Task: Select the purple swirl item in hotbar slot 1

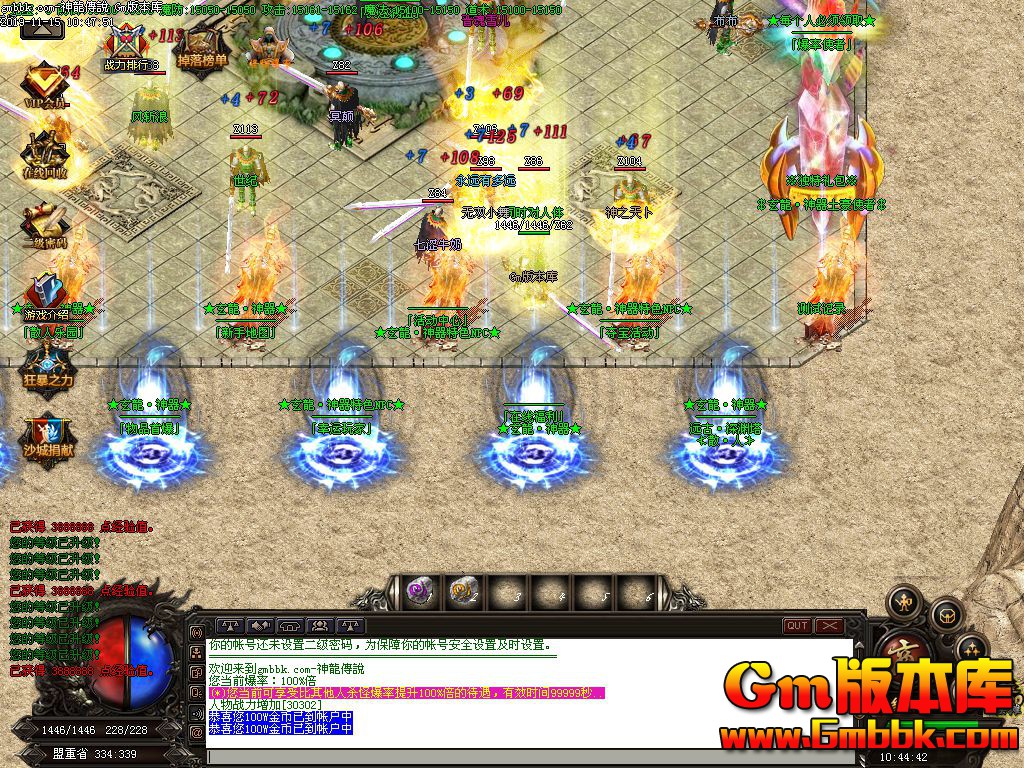Action: click(x=419, y=592)
